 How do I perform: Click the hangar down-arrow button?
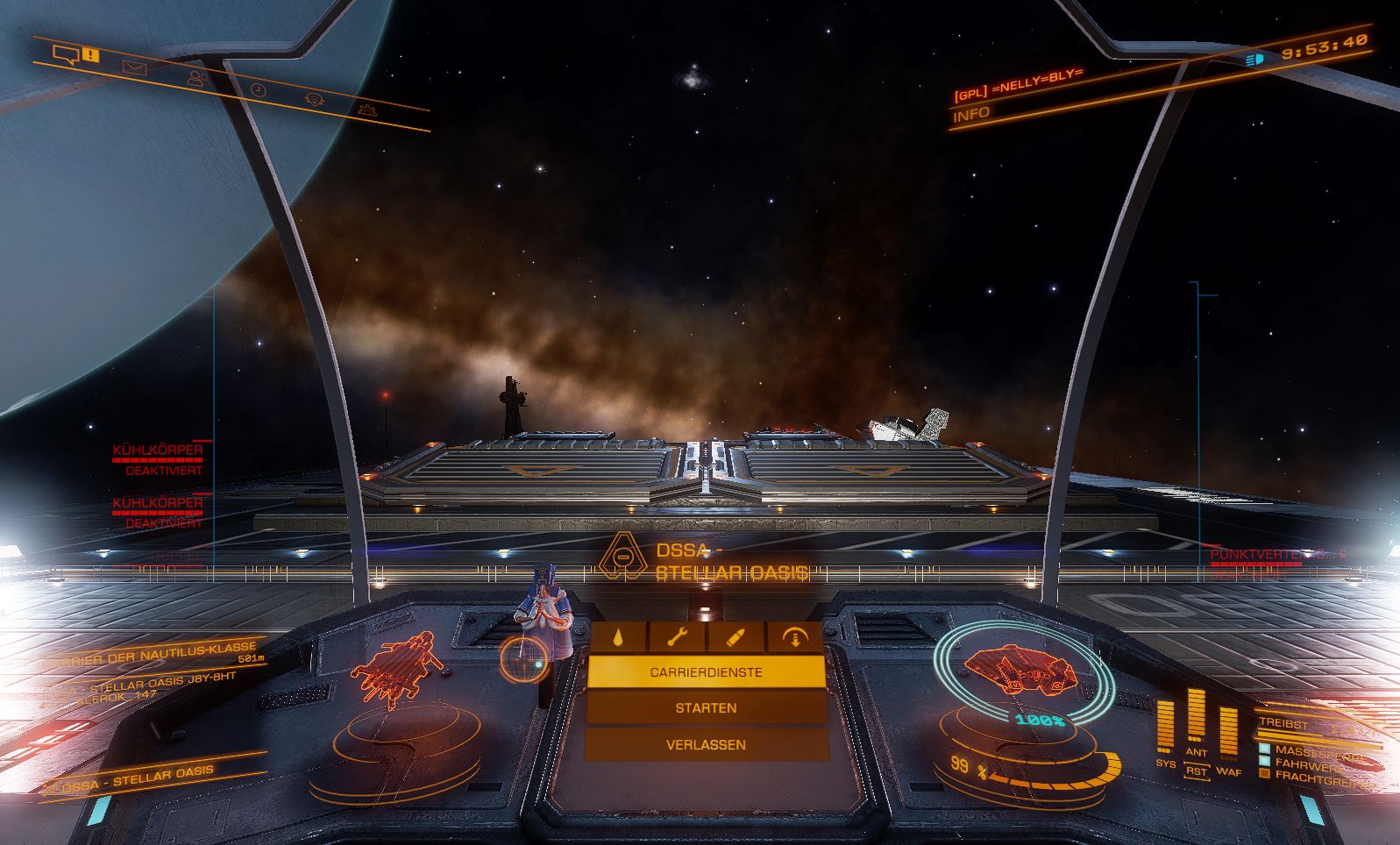coord(796,637)
